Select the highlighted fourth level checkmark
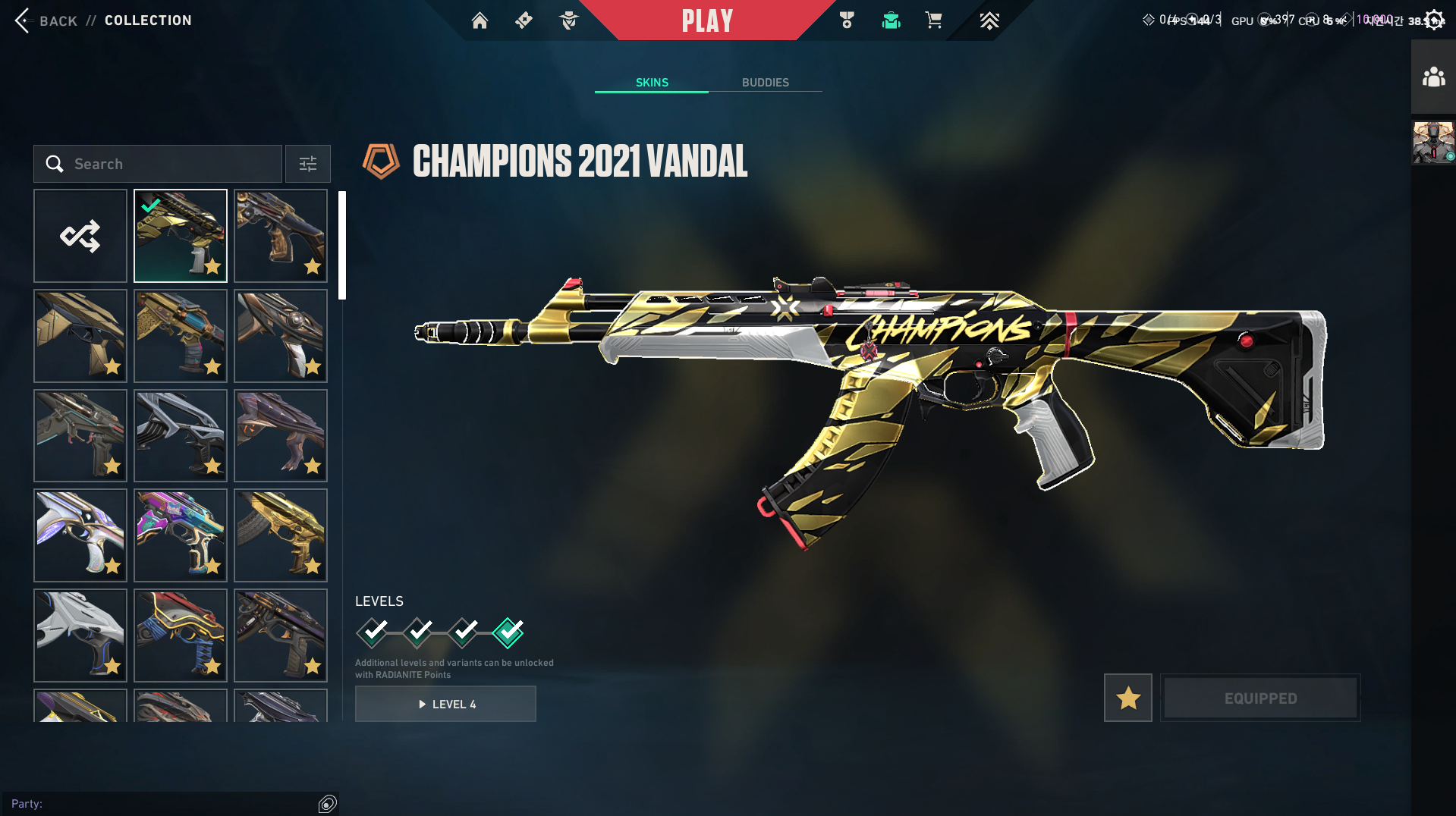 pyautogui.click(x=508, y=632)
